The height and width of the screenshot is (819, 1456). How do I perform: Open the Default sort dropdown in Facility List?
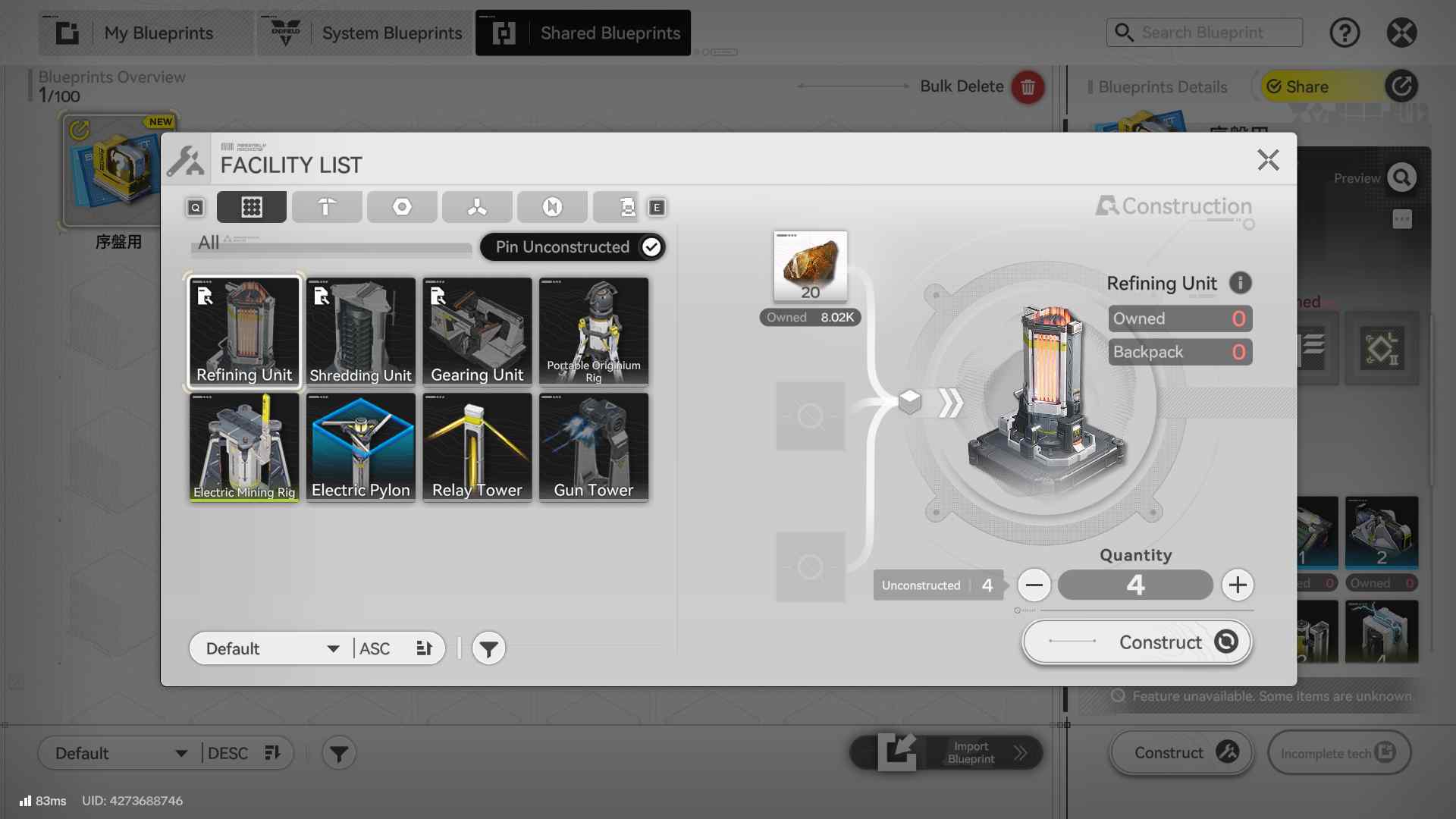pyautogui.click(x=269, y=648)
